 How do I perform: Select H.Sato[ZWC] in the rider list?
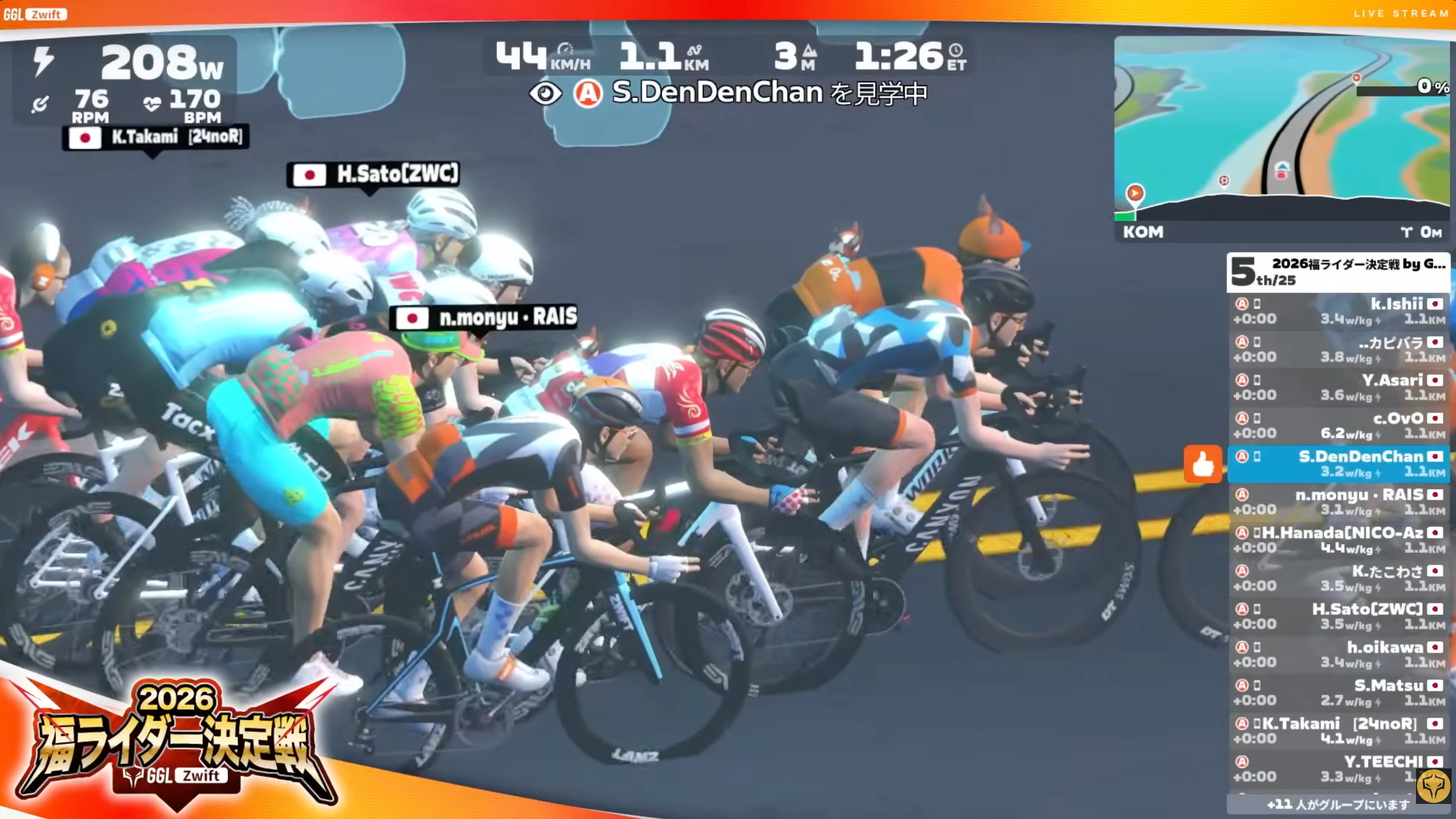tap(1337, 616)
